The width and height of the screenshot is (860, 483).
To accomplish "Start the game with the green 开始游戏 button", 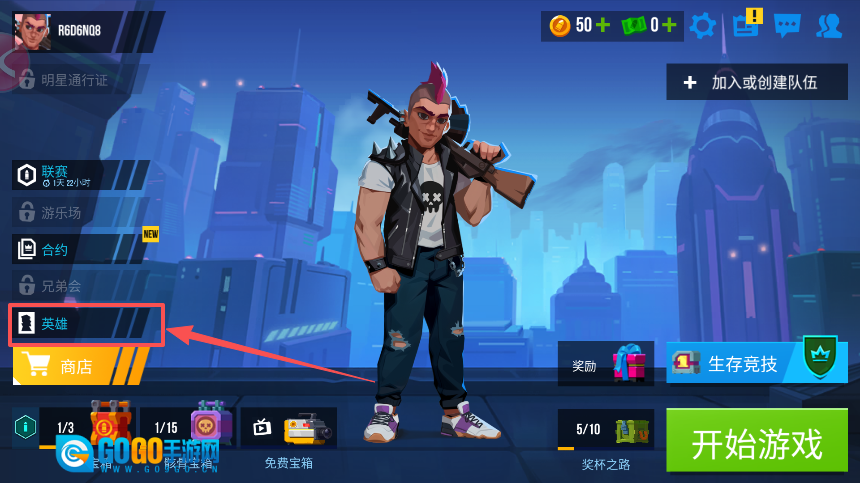I will pos(756,442).
